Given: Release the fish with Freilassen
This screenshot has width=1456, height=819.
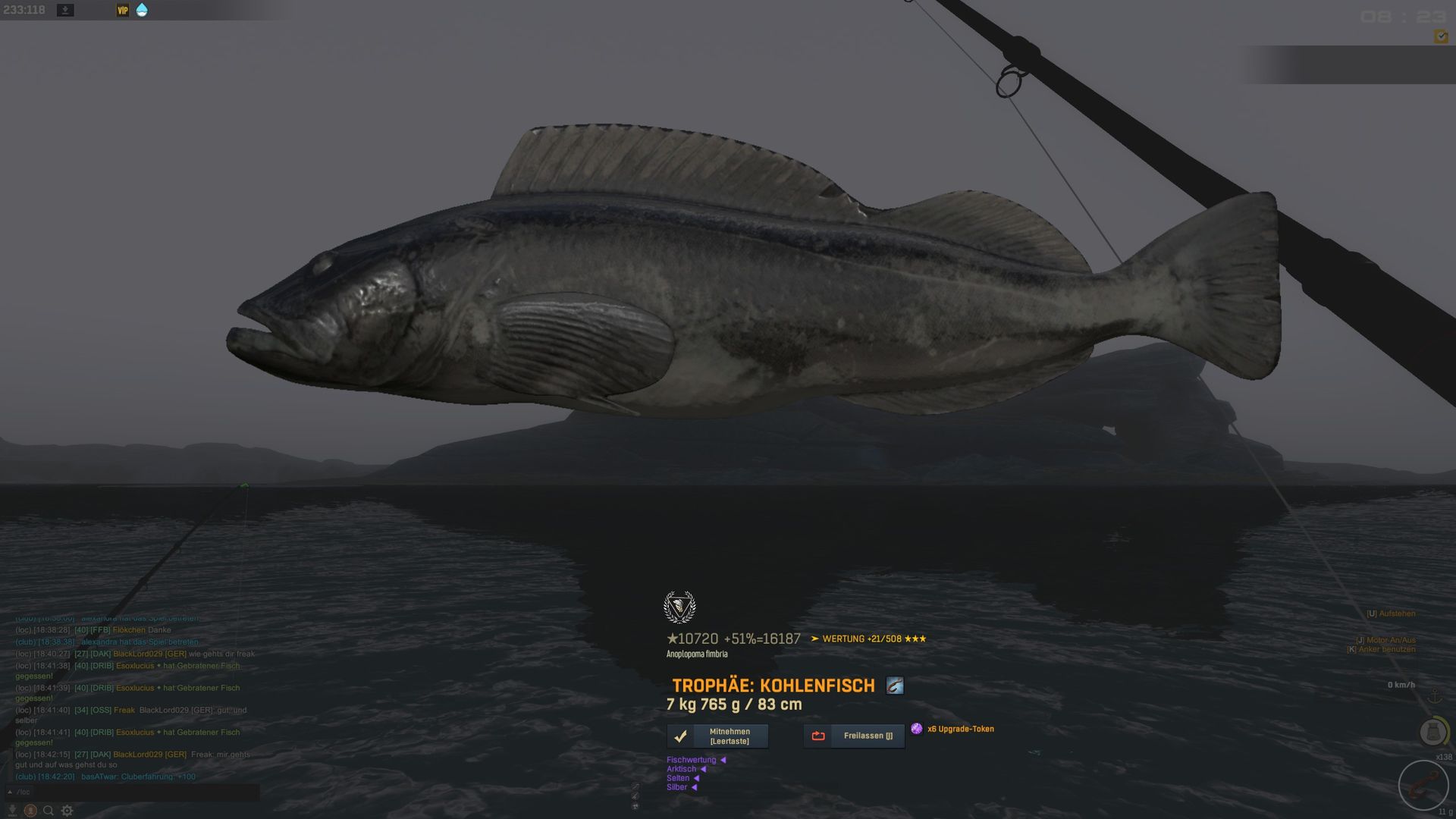Looking at the screenshot, I should pyautogui.click(x=854, y=736).
